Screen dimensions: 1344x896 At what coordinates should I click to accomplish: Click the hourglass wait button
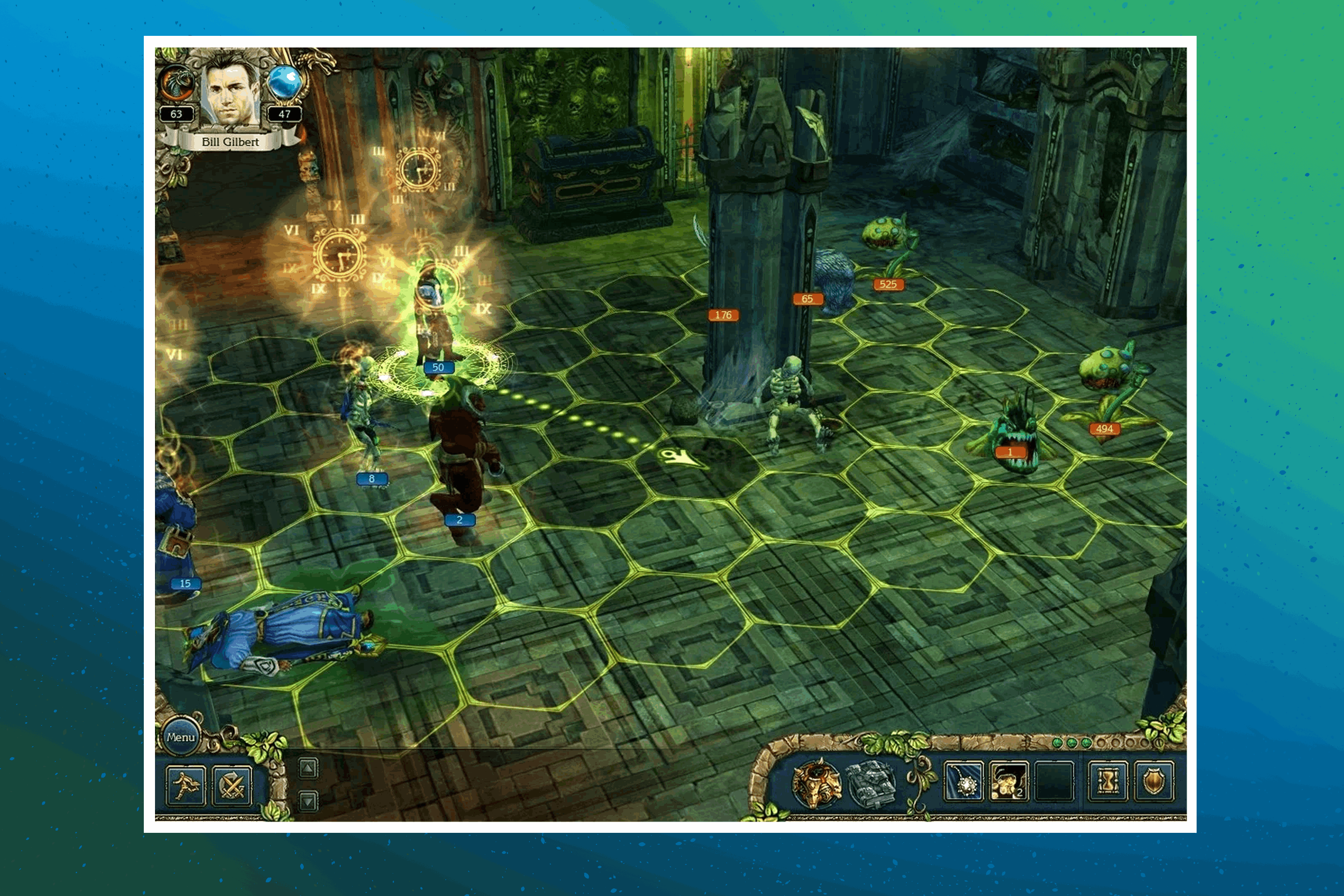pyautogui.click(x=1108, y=781)
